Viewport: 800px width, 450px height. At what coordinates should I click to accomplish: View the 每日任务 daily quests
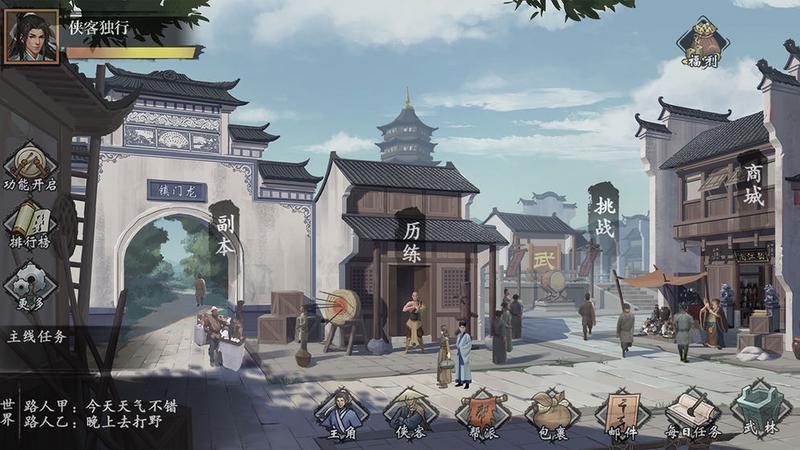[693, 415]
